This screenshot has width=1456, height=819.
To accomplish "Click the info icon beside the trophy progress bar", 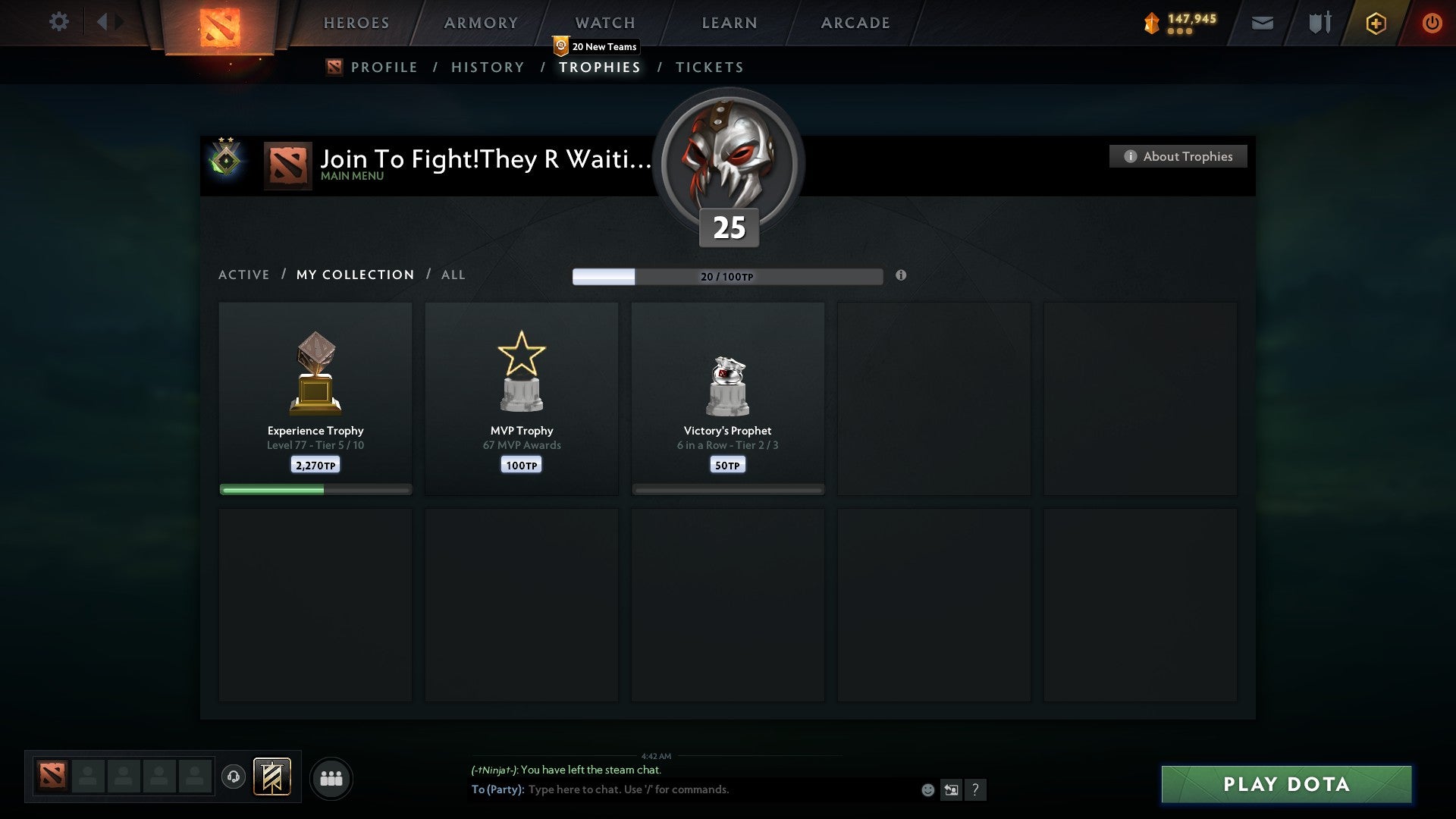I will (901, 277).
